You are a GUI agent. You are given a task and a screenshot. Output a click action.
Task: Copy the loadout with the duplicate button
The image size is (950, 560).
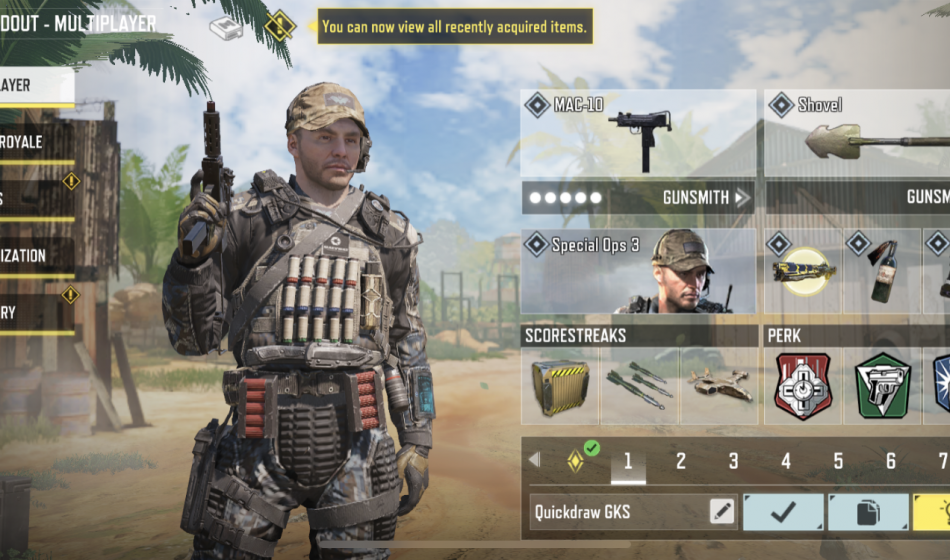coord(868,512)
